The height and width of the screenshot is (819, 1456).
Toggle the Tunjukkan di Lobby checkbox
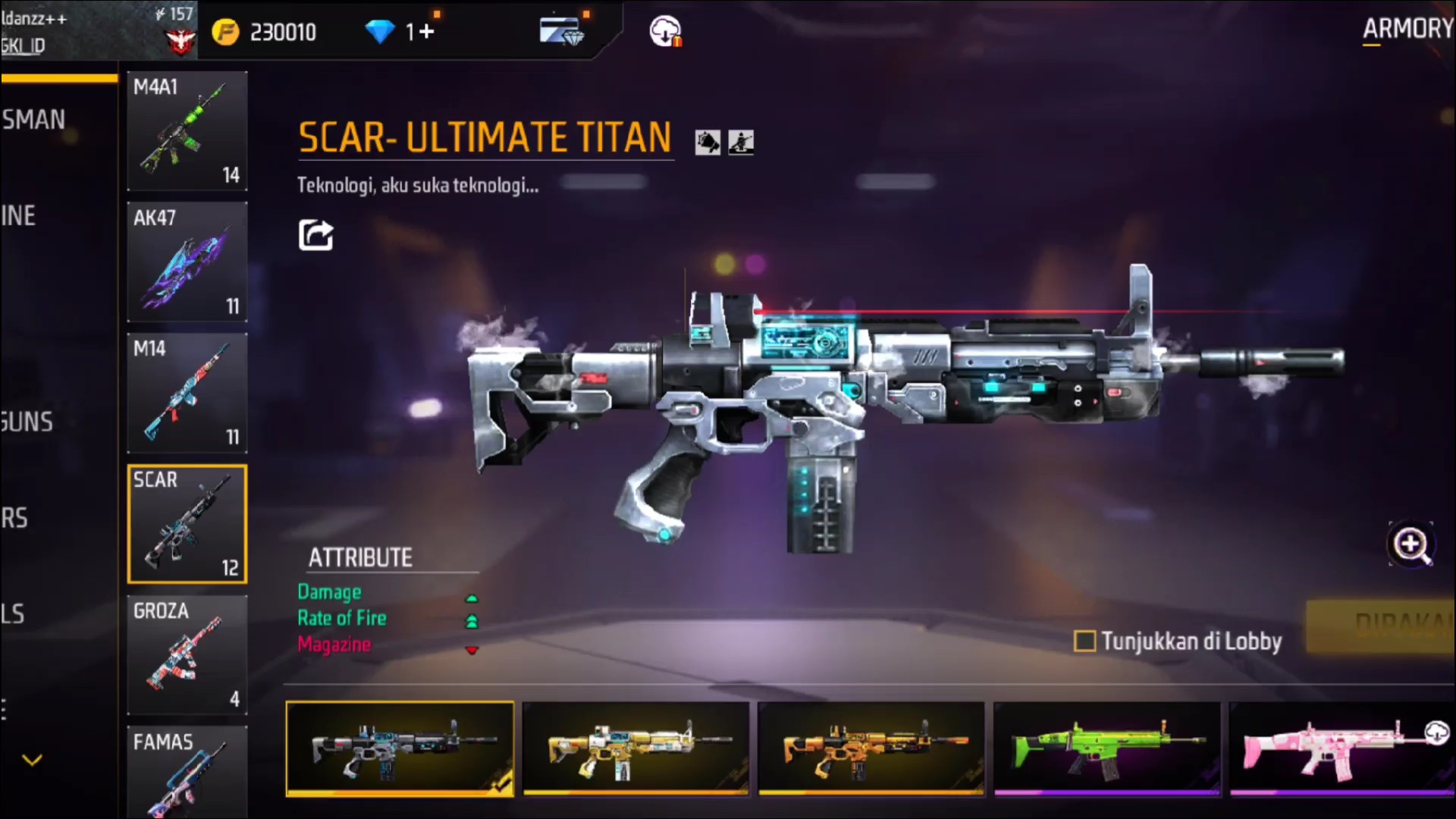click(x=1084, y=642)
